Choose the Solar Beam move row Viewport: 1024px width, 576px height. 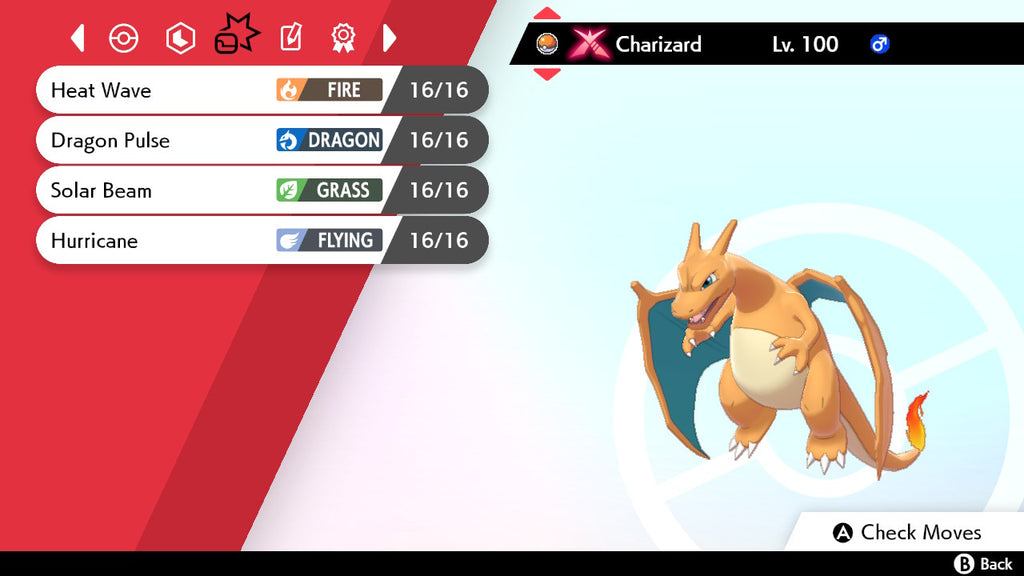(x=260, y=190)
